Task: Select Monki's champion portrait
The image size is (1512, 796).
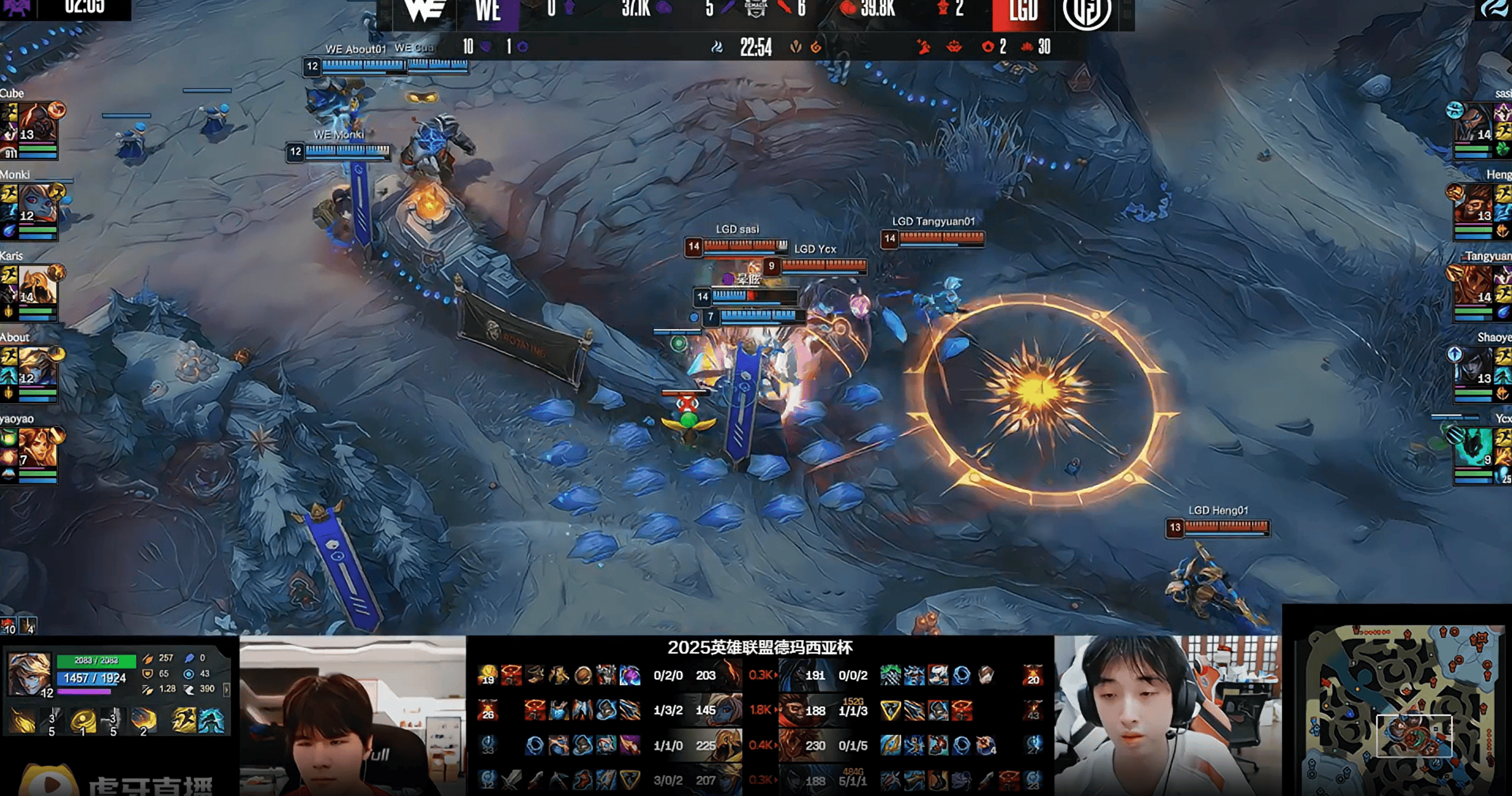Action: point(38,204)
